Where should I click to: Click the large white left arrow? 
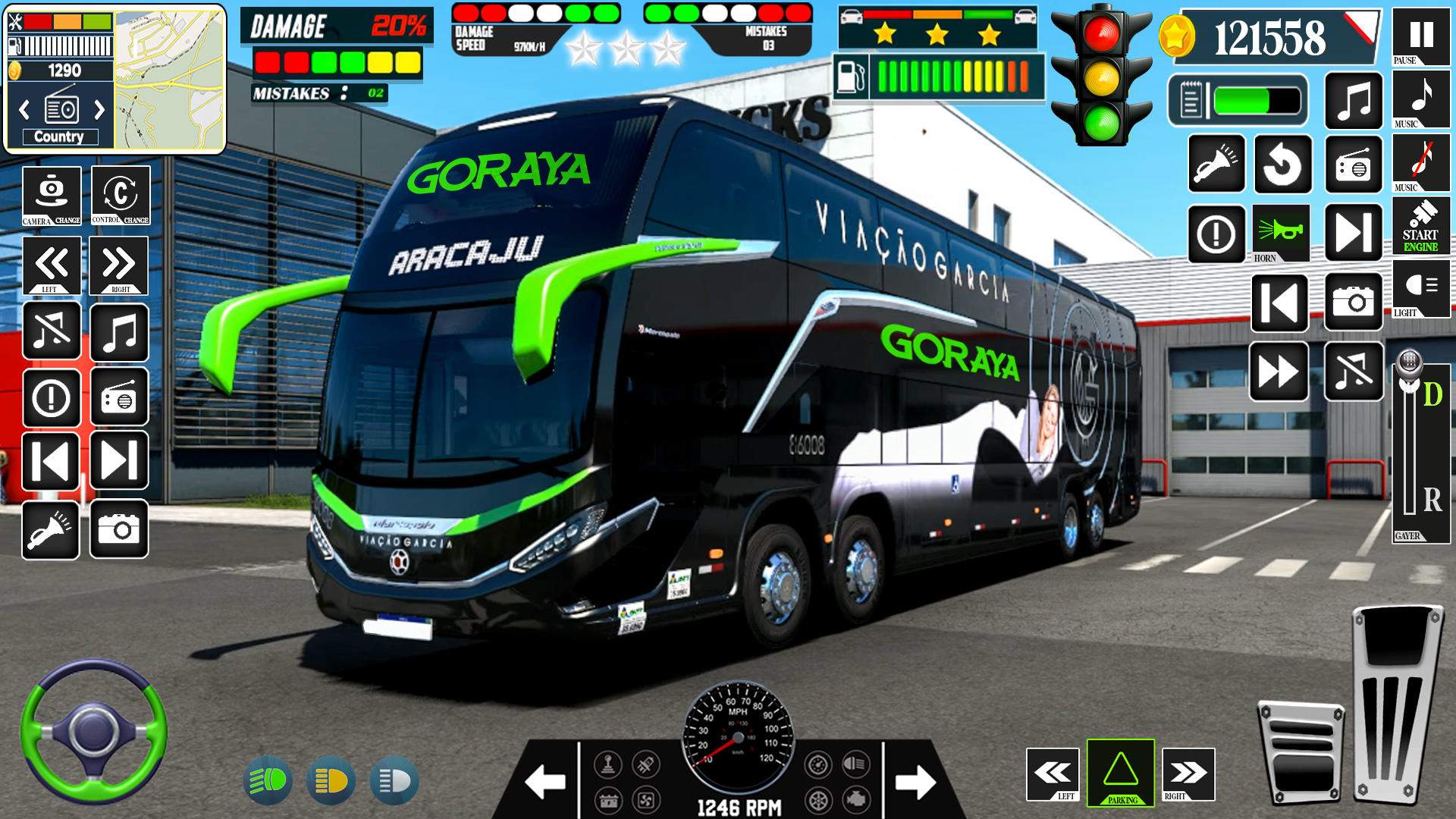(x=544, y=782)
